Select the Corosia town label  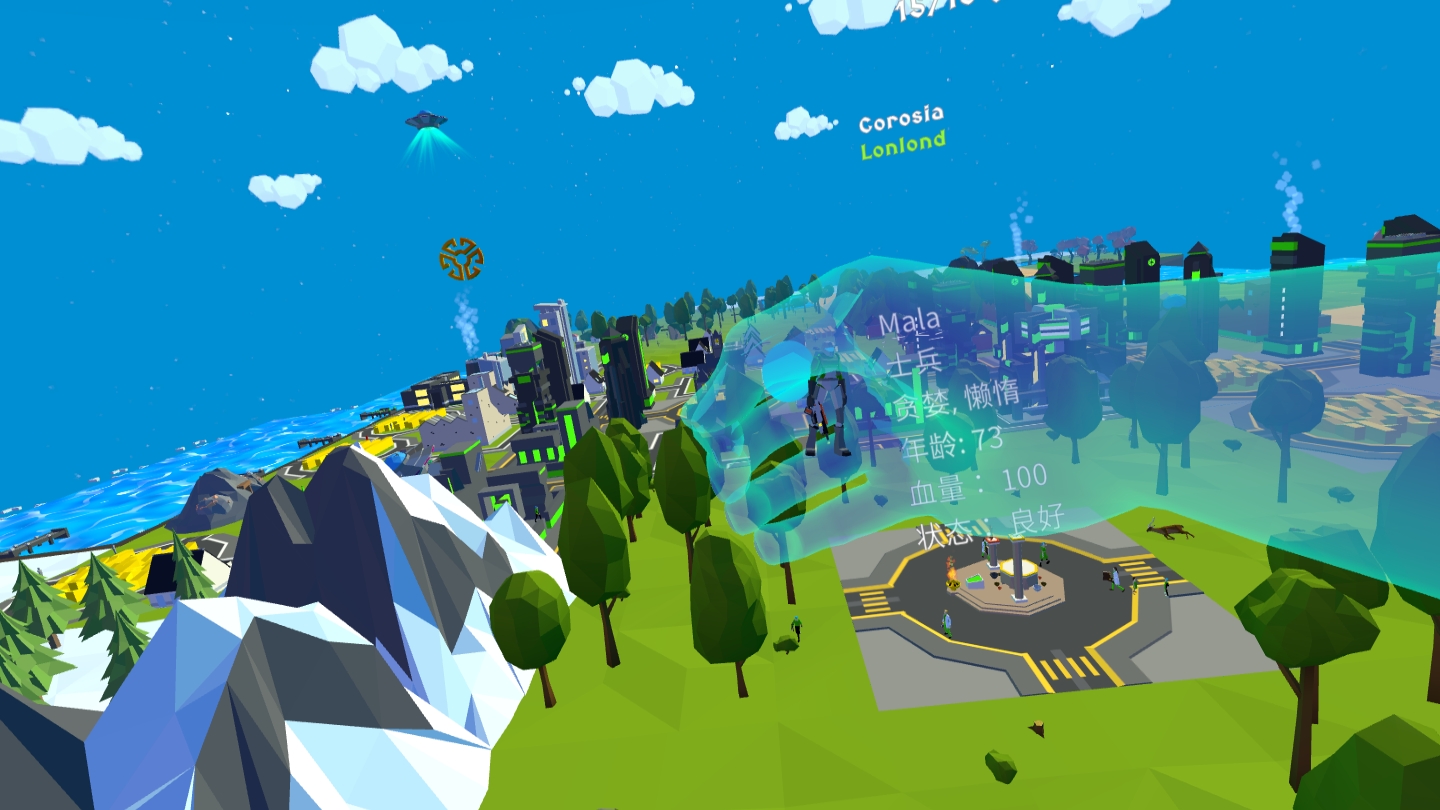point(900,121)
